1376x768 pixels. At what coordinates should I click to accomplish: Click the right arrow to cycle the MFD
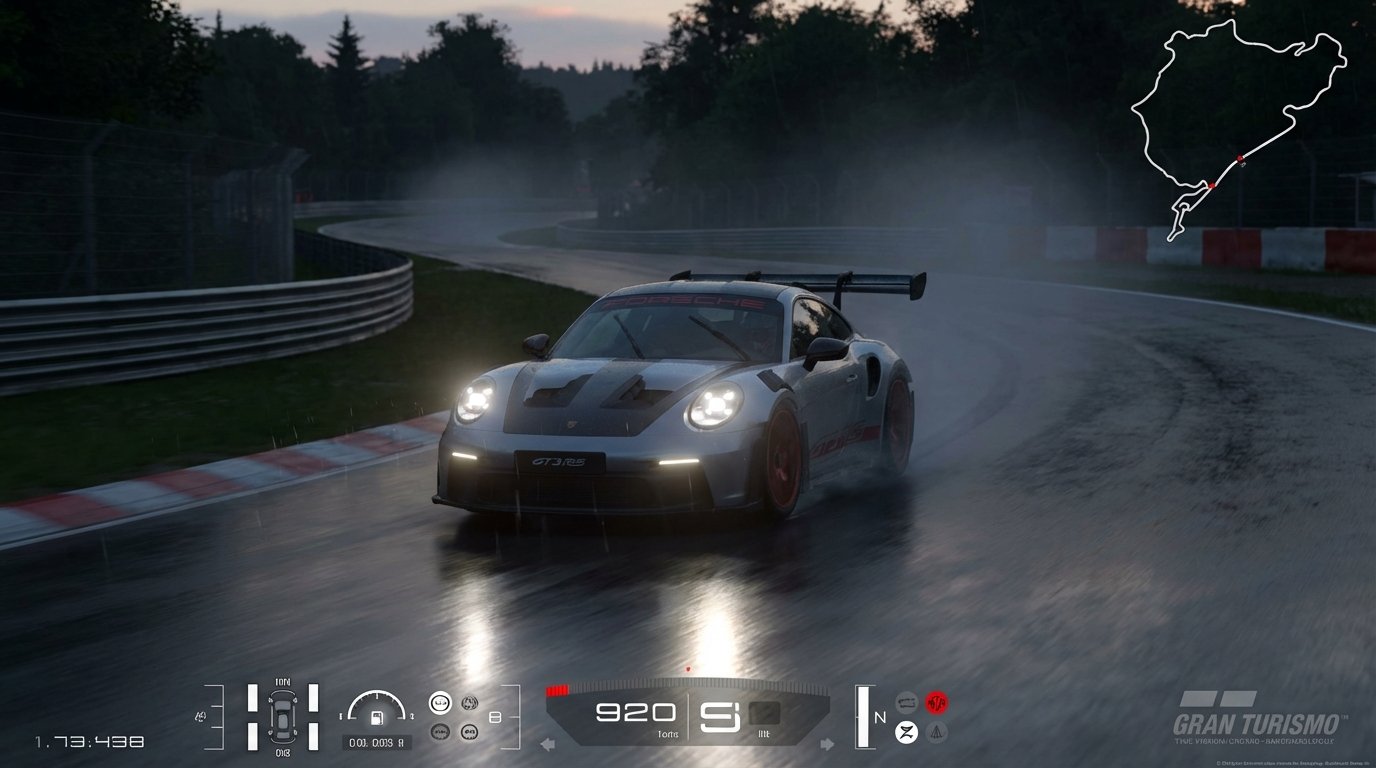[x=826, y=742]
